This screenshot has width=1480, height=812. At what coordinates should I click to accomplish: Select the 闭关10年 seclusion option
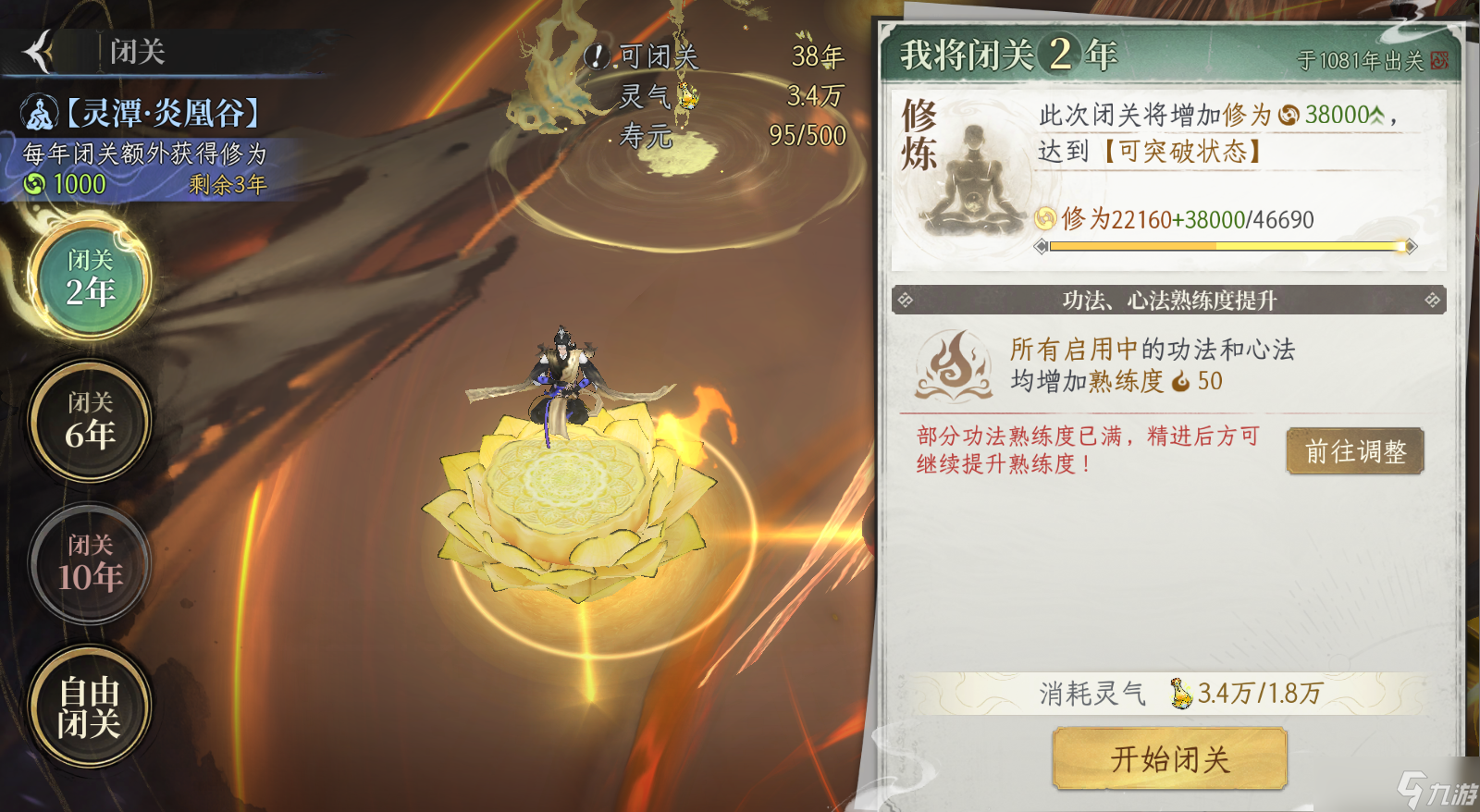tap(88, 563)
